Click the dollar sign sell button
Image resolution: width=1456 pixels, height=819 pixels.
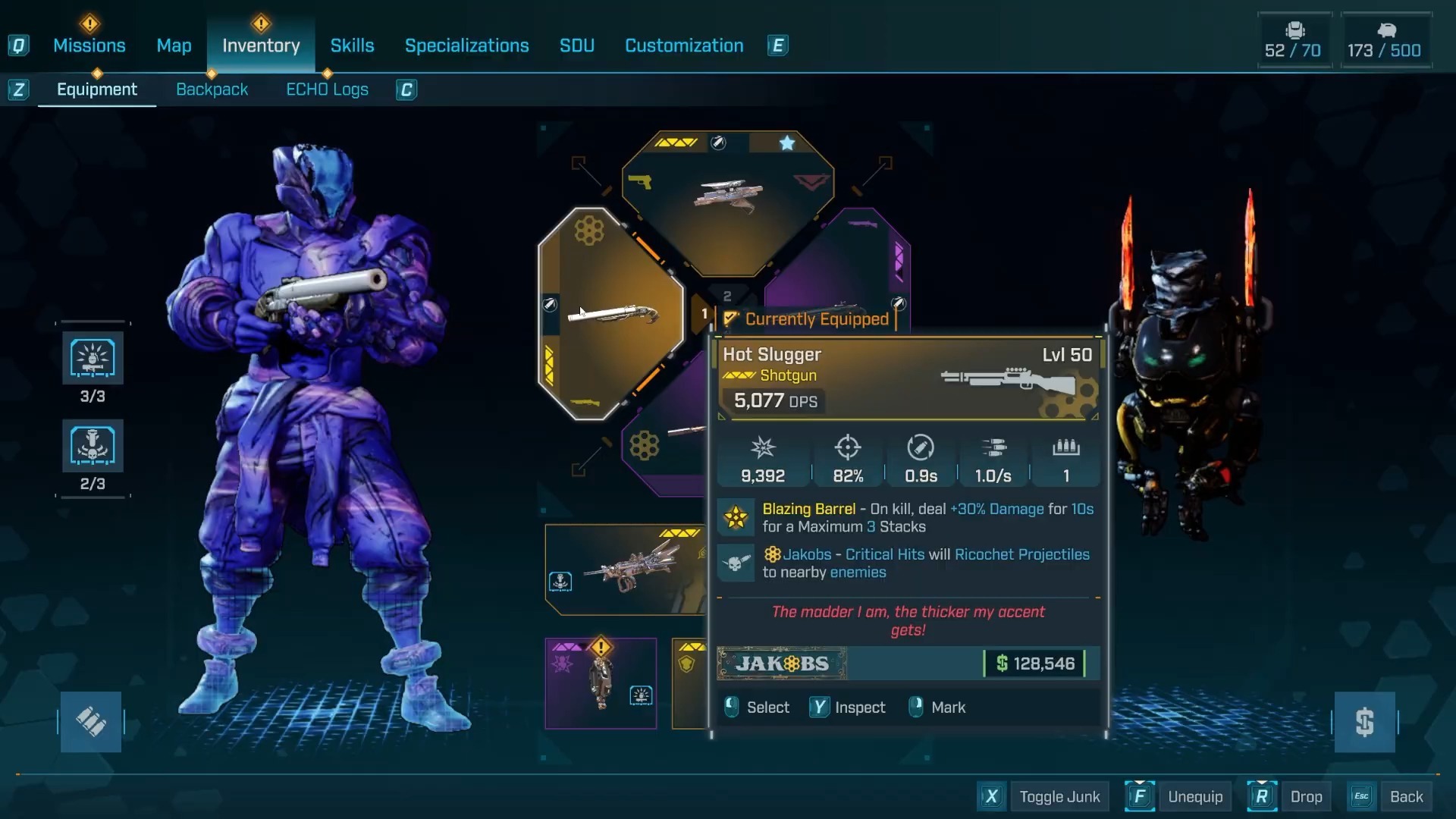coord(1364,721)
